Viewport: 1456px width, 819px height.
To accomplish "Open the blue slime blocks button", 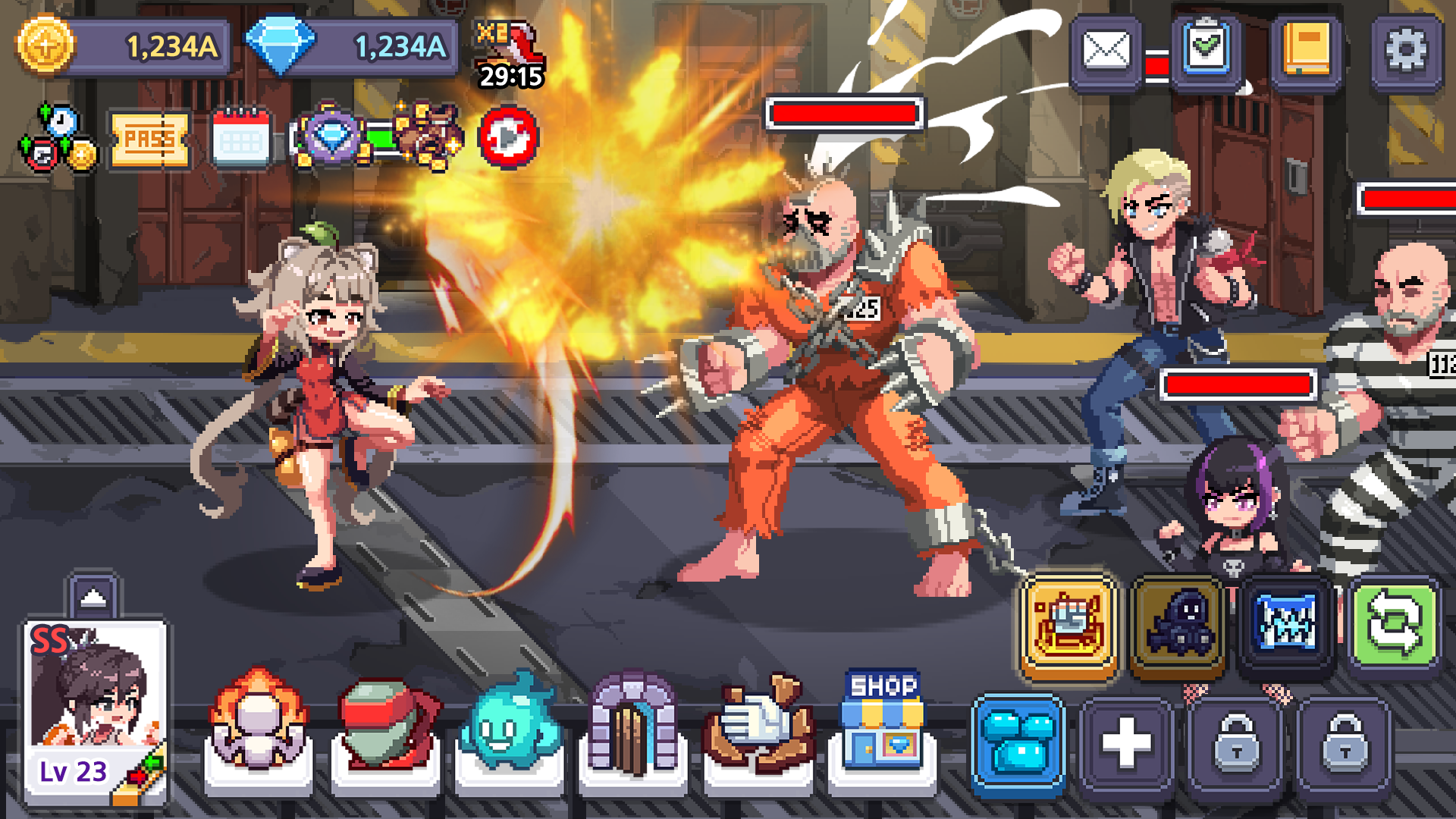I will (1018, 745).
